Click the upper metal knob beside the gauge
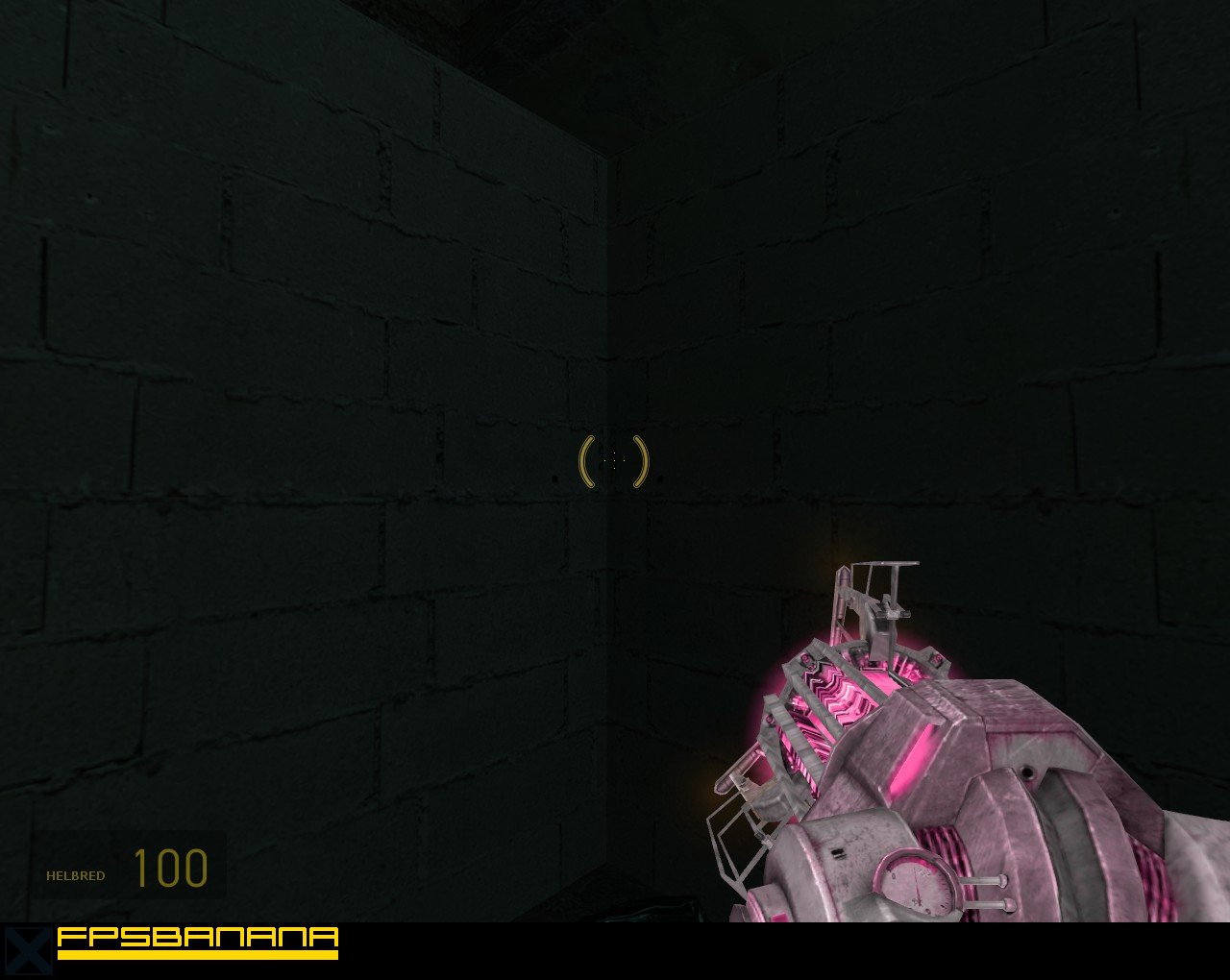Viewport: 1230px width, 980px height. pos(1001,880)
